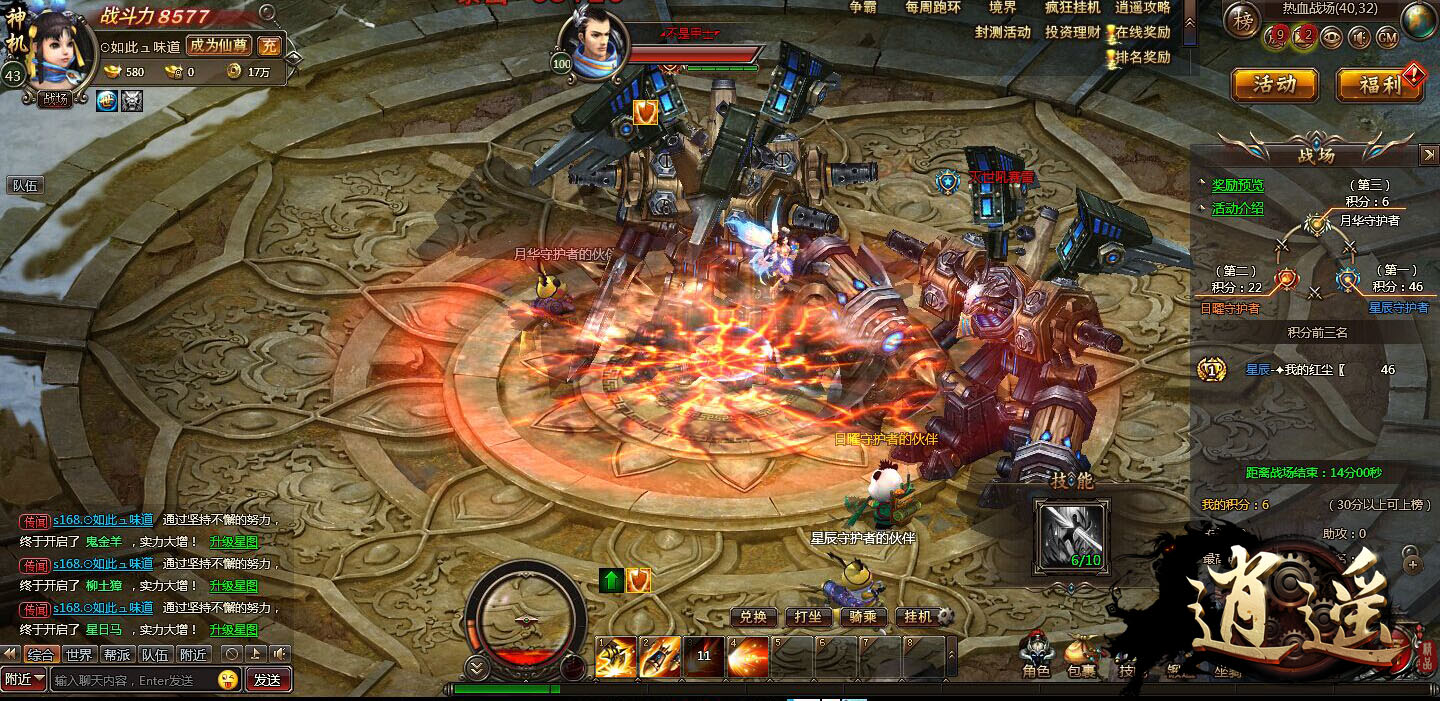Collapse the 战场 battlefield panel arrow
The height and width of the screenshot is (701, 1440).
pos(1428,155)
